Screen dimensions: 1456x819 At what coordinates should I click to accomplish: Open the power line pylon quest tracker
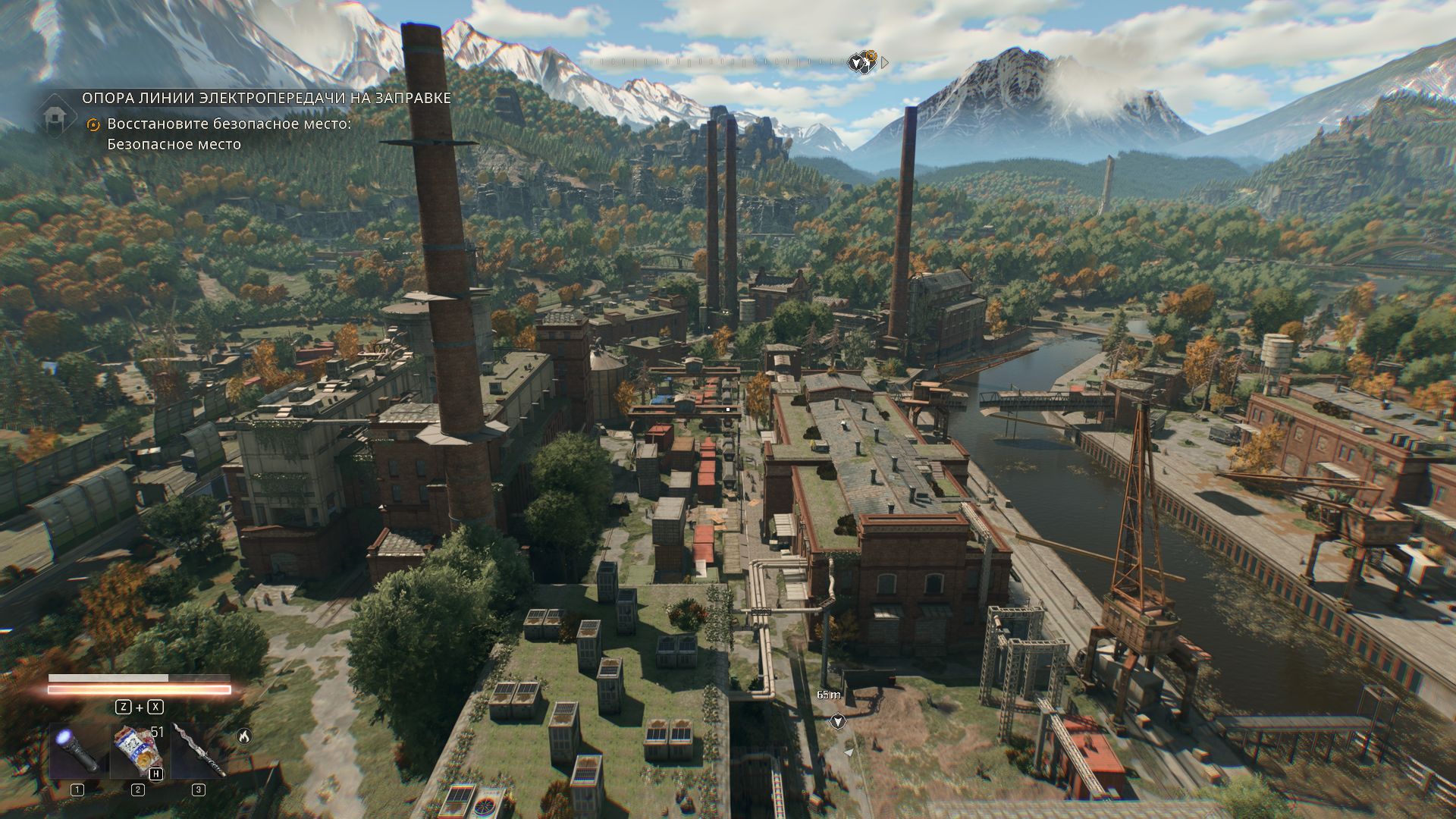pyautogui.click(x=266, y=98)
